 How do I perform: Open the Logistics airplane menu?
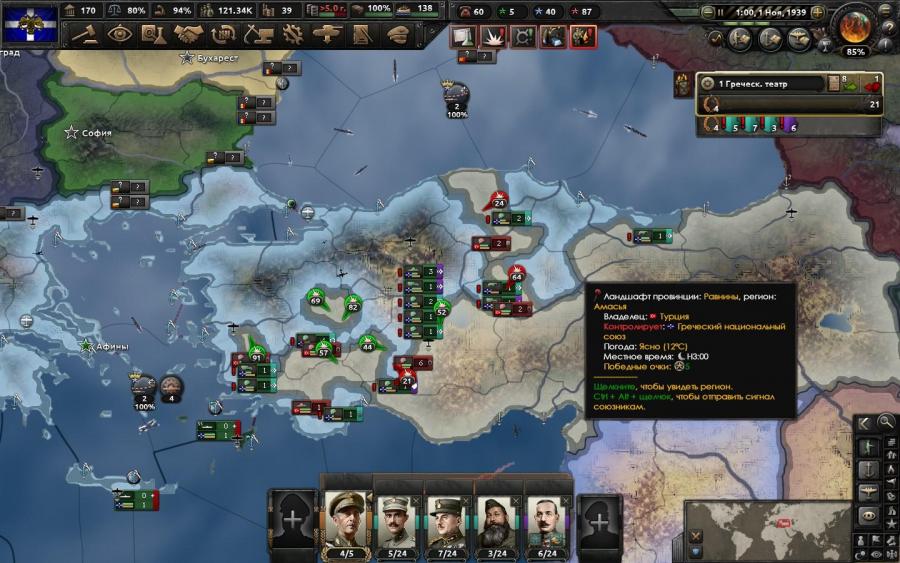coord(327,34)
